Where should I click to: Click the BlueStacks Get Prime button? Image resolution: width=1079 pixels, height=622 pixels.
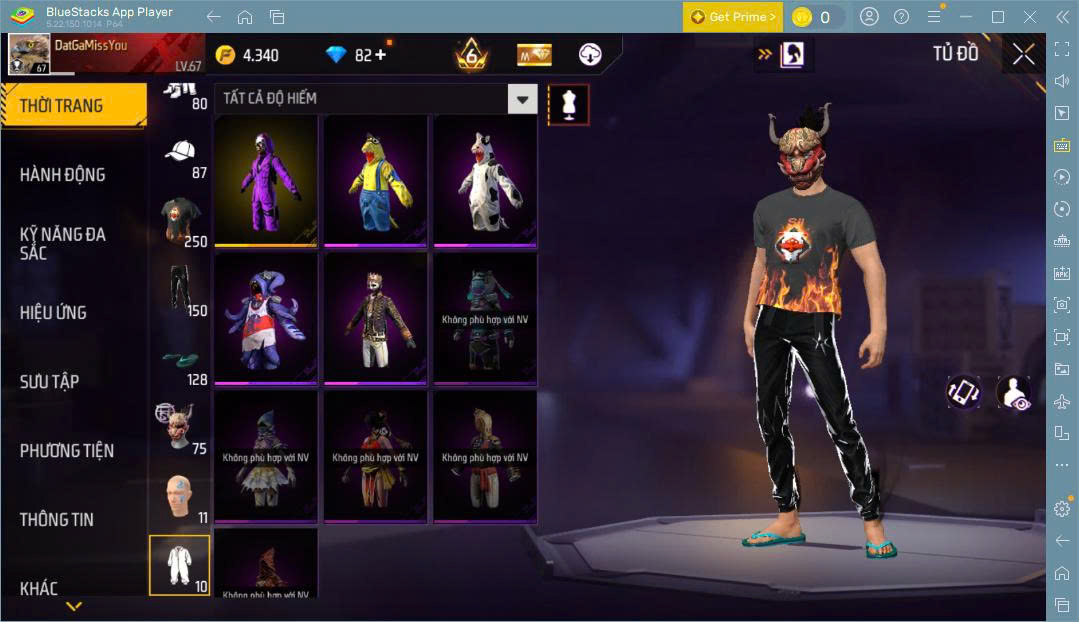pyautogui.click(x=733, y=17)
